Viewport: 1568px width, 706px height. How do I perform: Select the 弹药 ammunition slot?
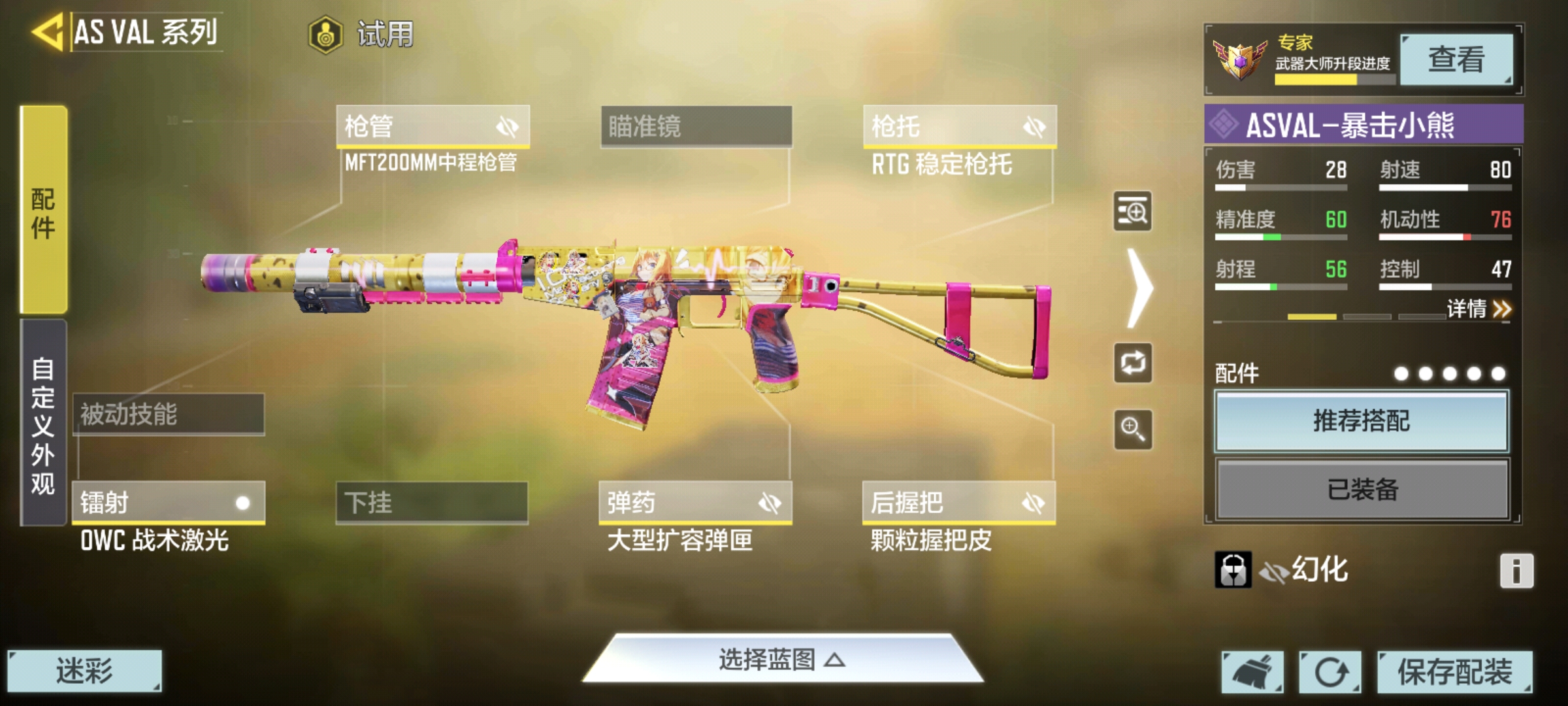(x=695, y=503)
